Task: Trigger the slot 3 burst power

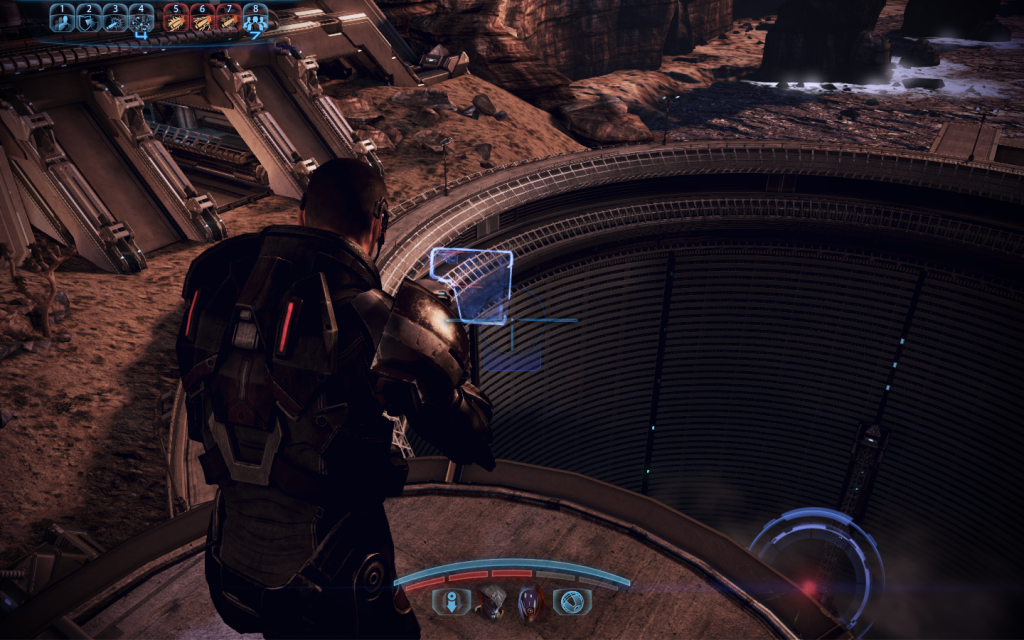Action: 114,18
